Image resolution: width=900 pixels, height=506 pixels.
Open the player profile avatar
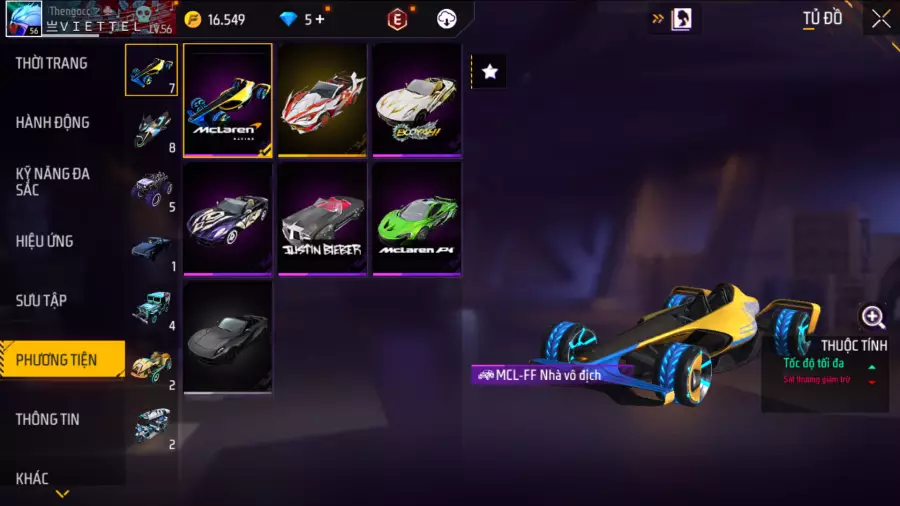click(22, 18)
